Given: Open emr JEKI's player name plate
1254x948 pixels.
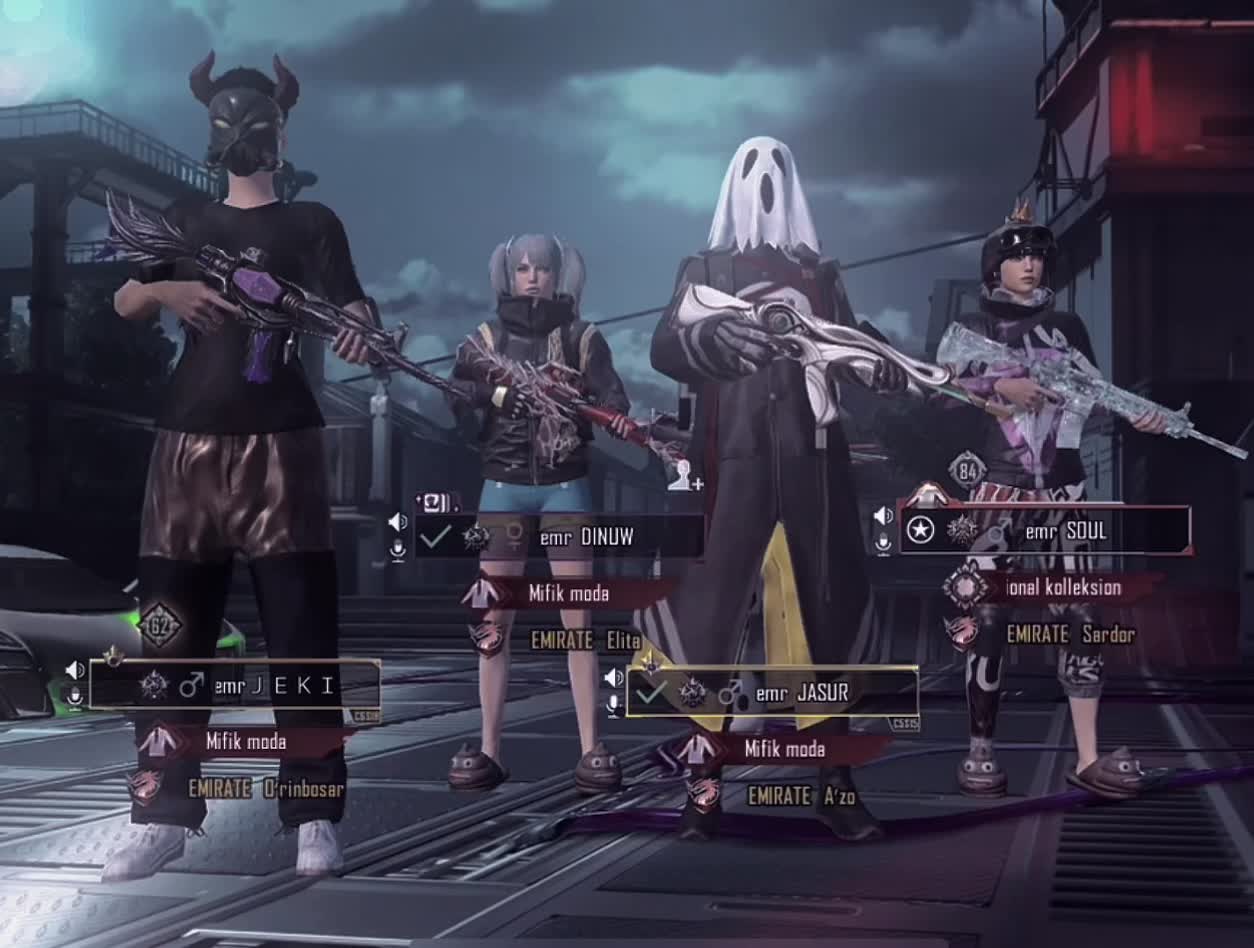Looking at the screenshot, I should pyautogui.click(x=235, y=685).
